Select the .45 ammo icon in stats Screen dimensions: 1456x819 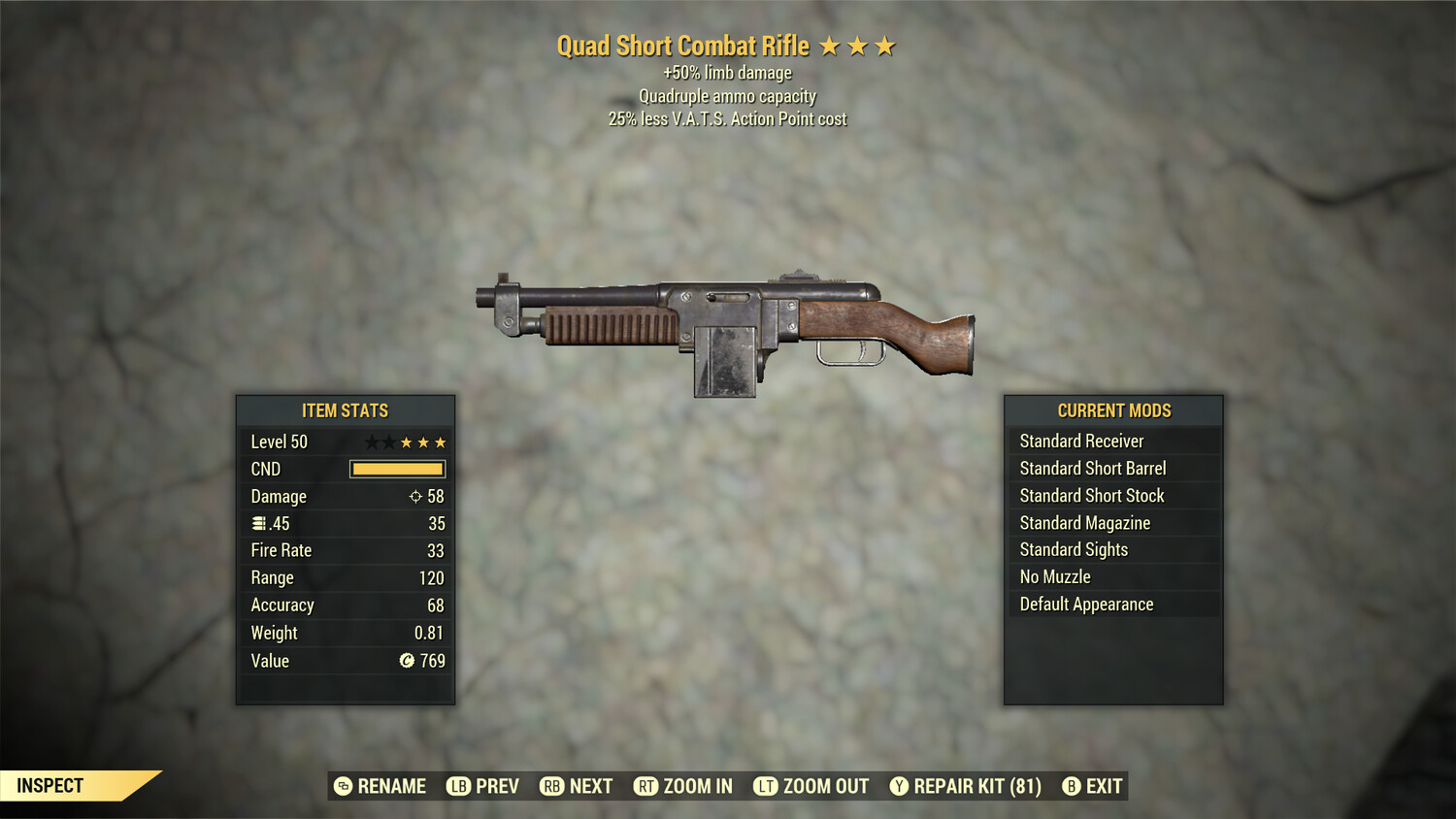[x=258, y=523]
